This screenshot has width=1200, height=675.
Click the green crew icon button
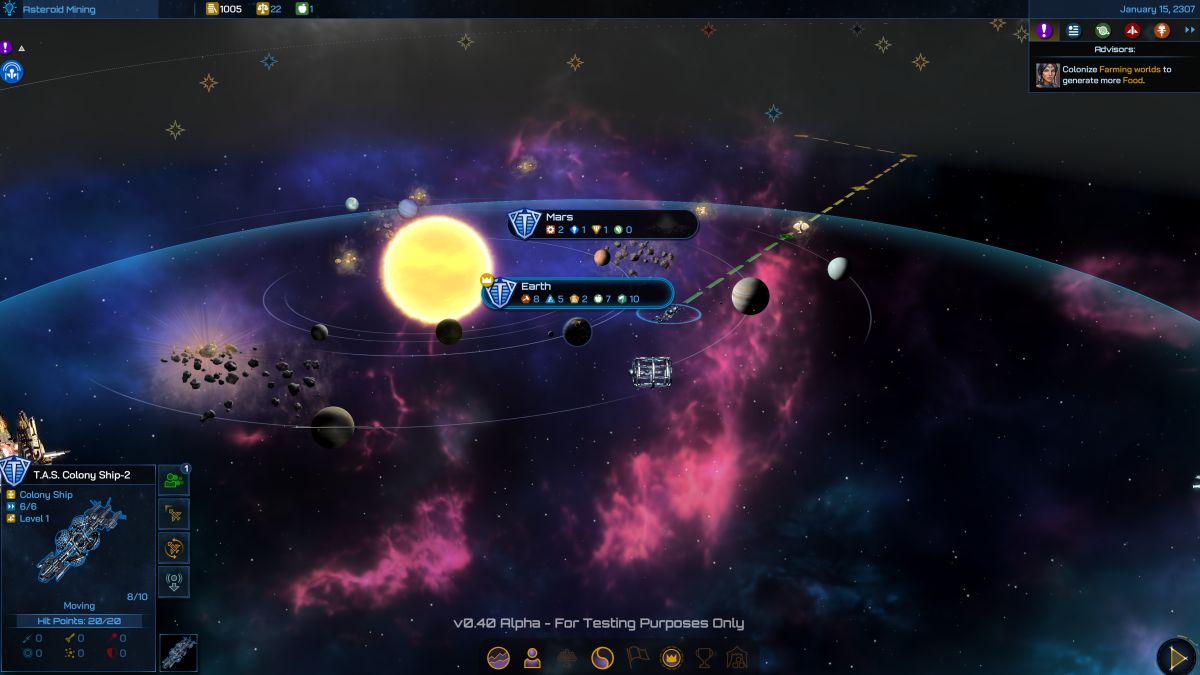[174, 480]
